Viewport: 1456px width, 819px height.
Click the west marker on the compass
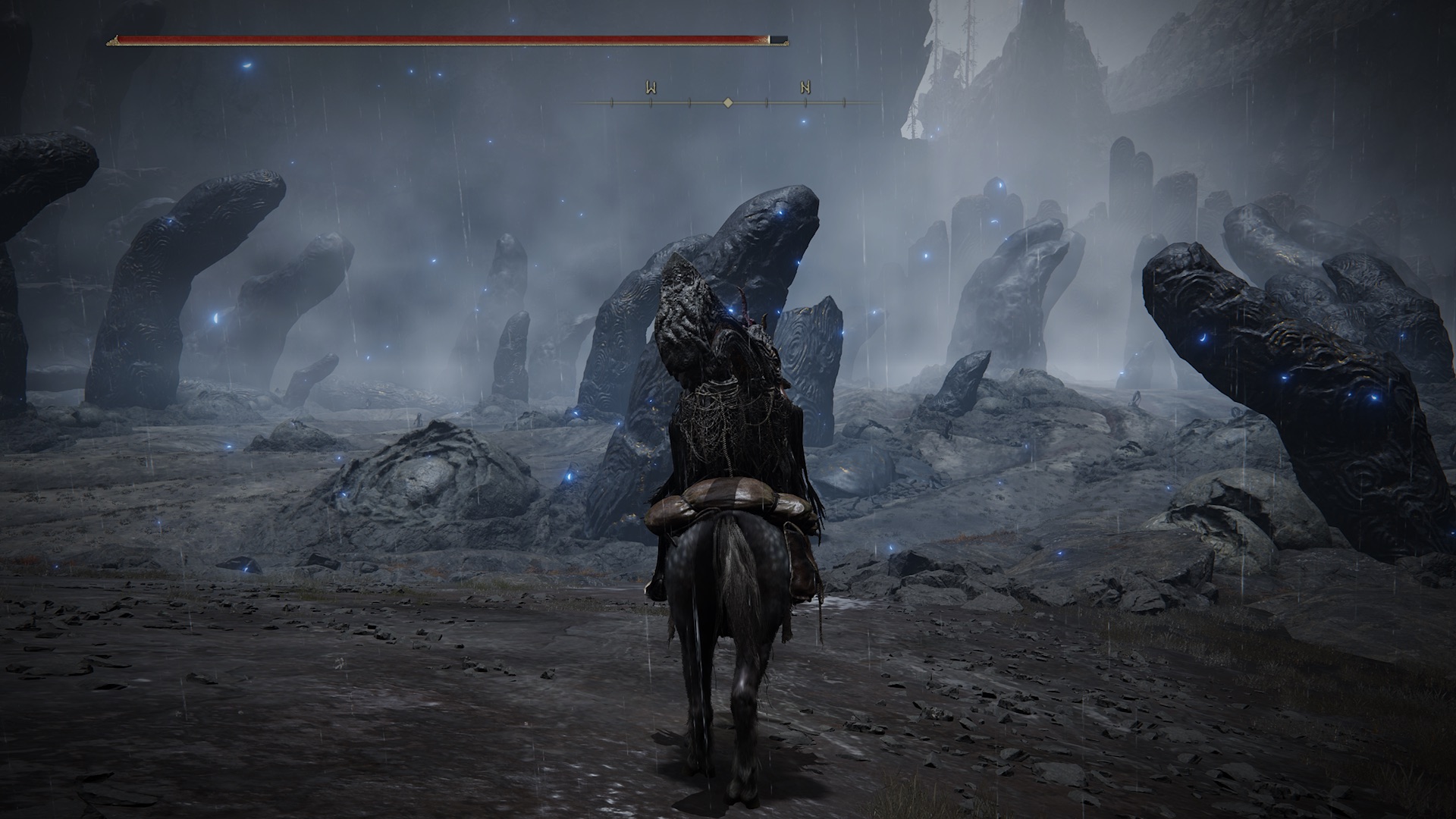(x=651, y=88)
